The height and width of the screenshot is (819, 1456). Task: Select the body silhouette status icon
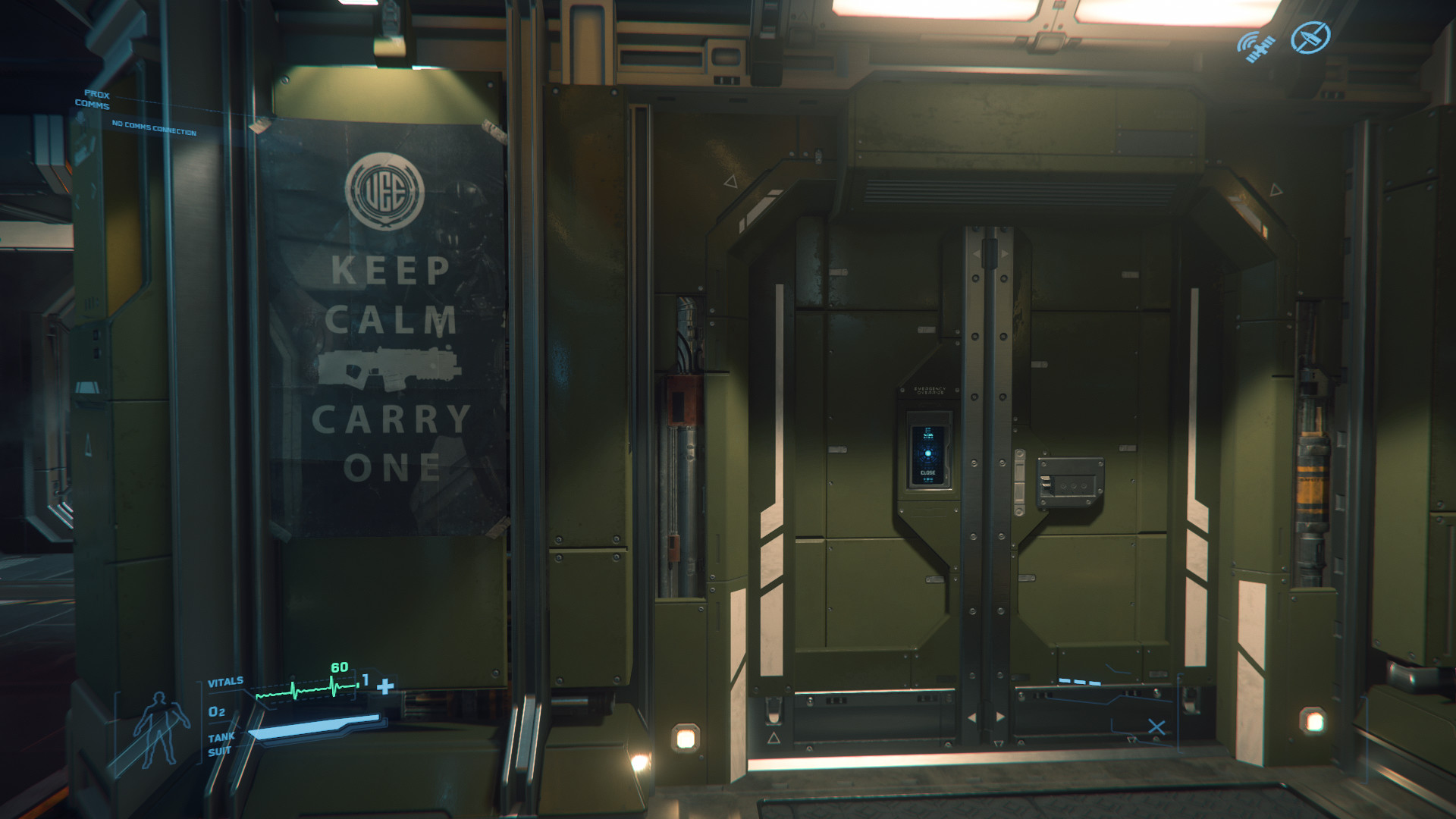158,729
